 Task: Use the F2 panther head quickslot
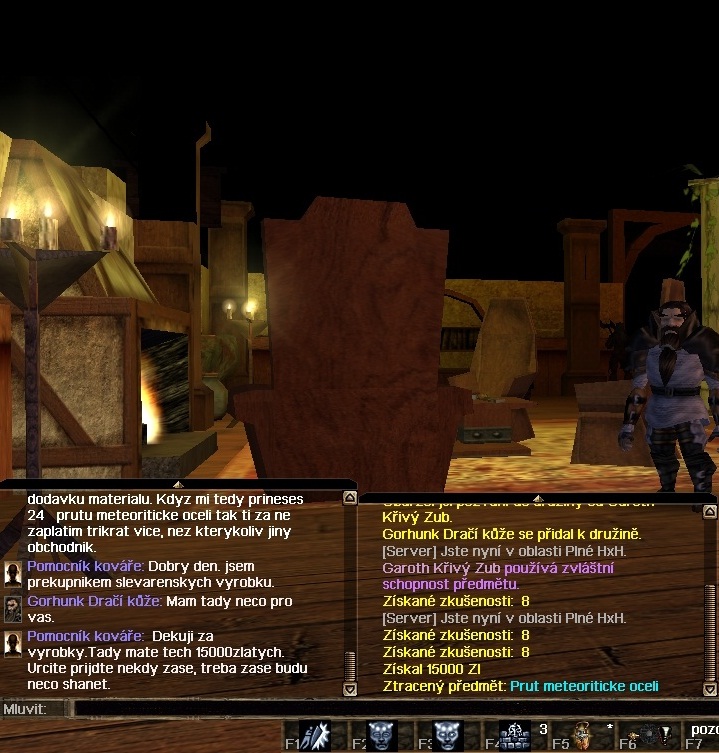pos(382,736)
